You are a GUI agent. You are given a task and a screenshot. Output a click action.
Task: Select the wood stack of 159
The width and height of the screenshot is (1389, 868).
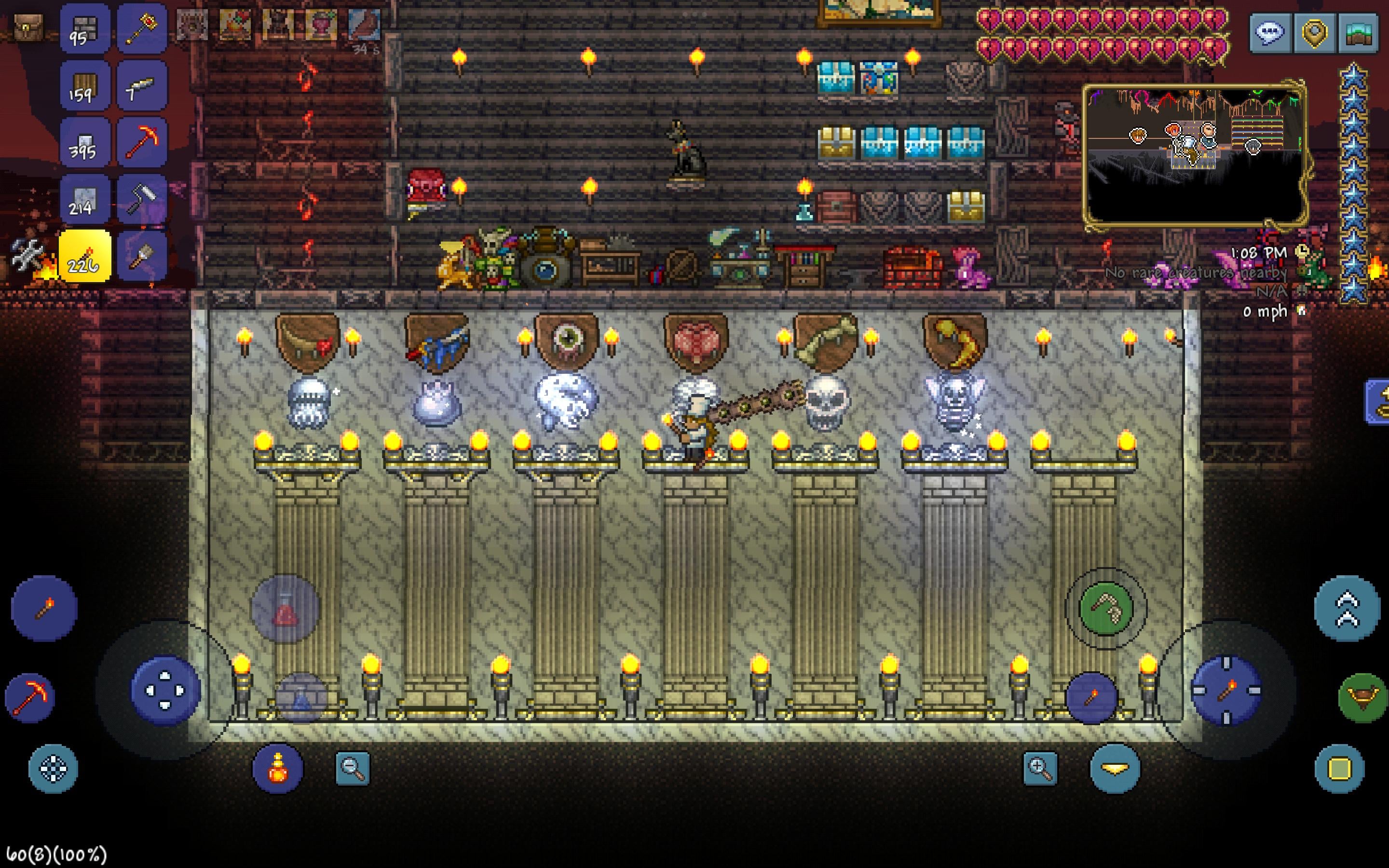[x=84, y=86]
